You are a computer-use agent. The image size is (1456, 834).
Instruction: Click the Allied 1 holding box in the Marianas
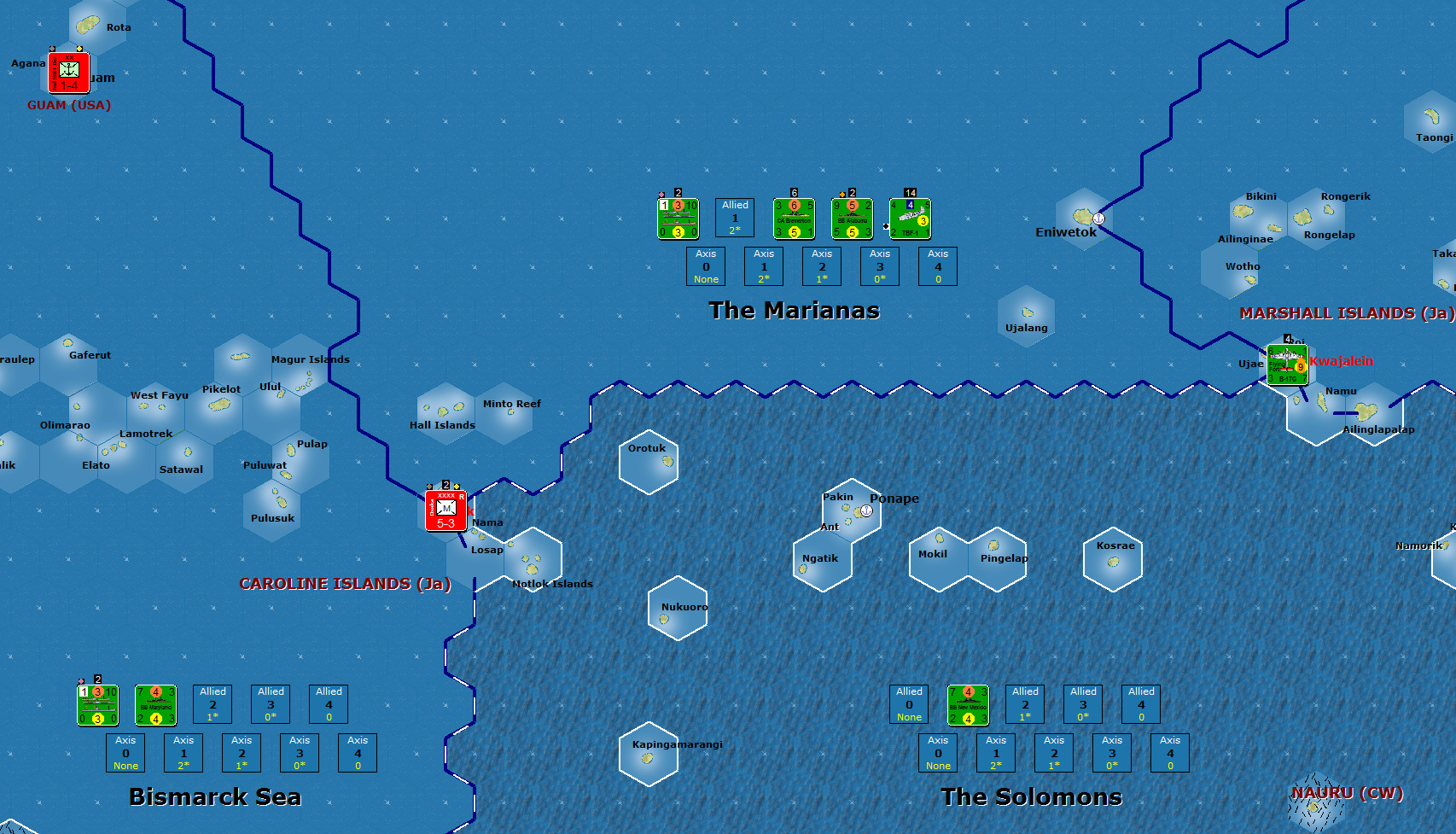tap(734, 217)
